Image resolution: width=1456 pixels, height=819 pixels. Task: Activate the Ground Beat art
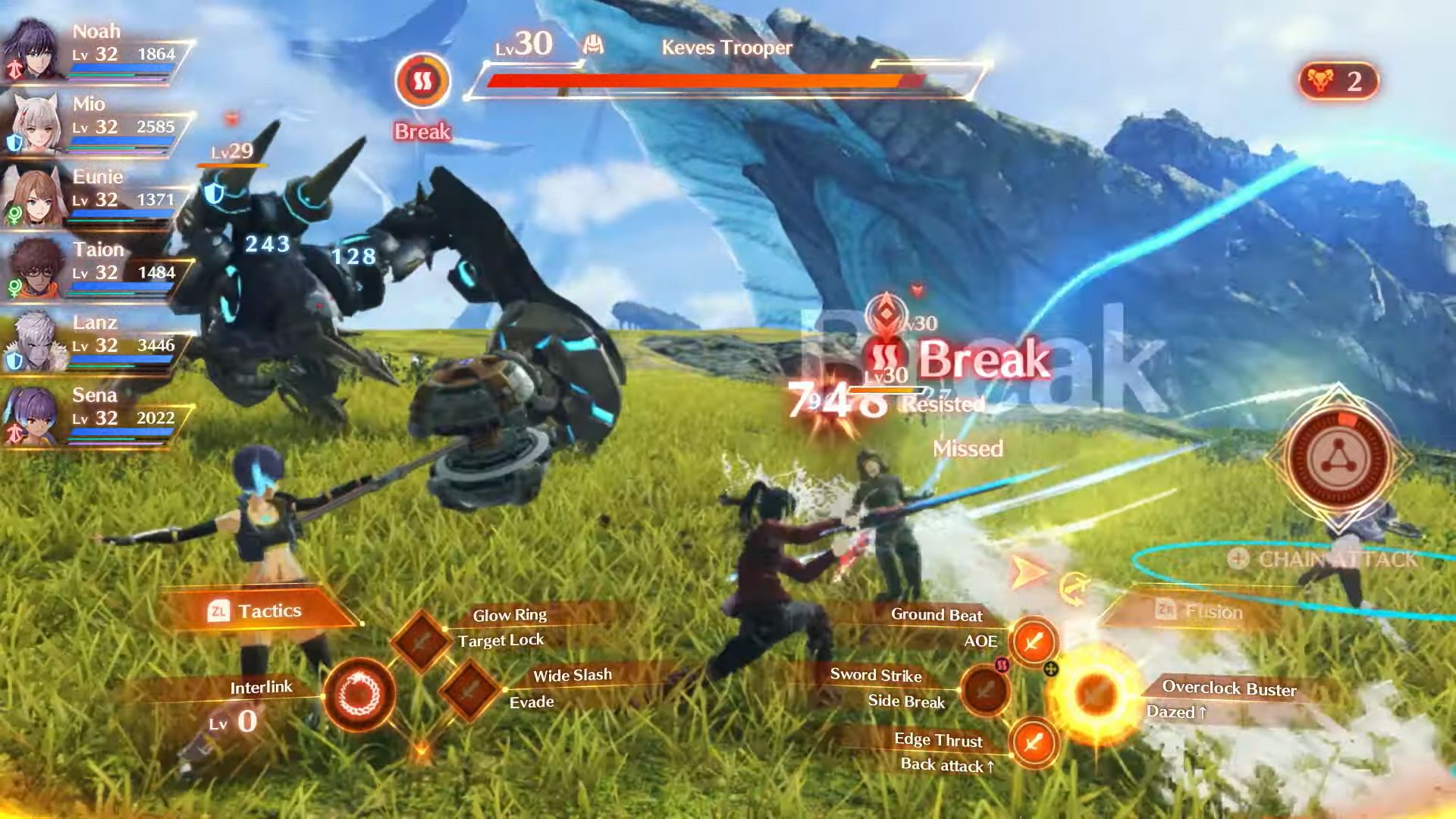[1033, 642]
